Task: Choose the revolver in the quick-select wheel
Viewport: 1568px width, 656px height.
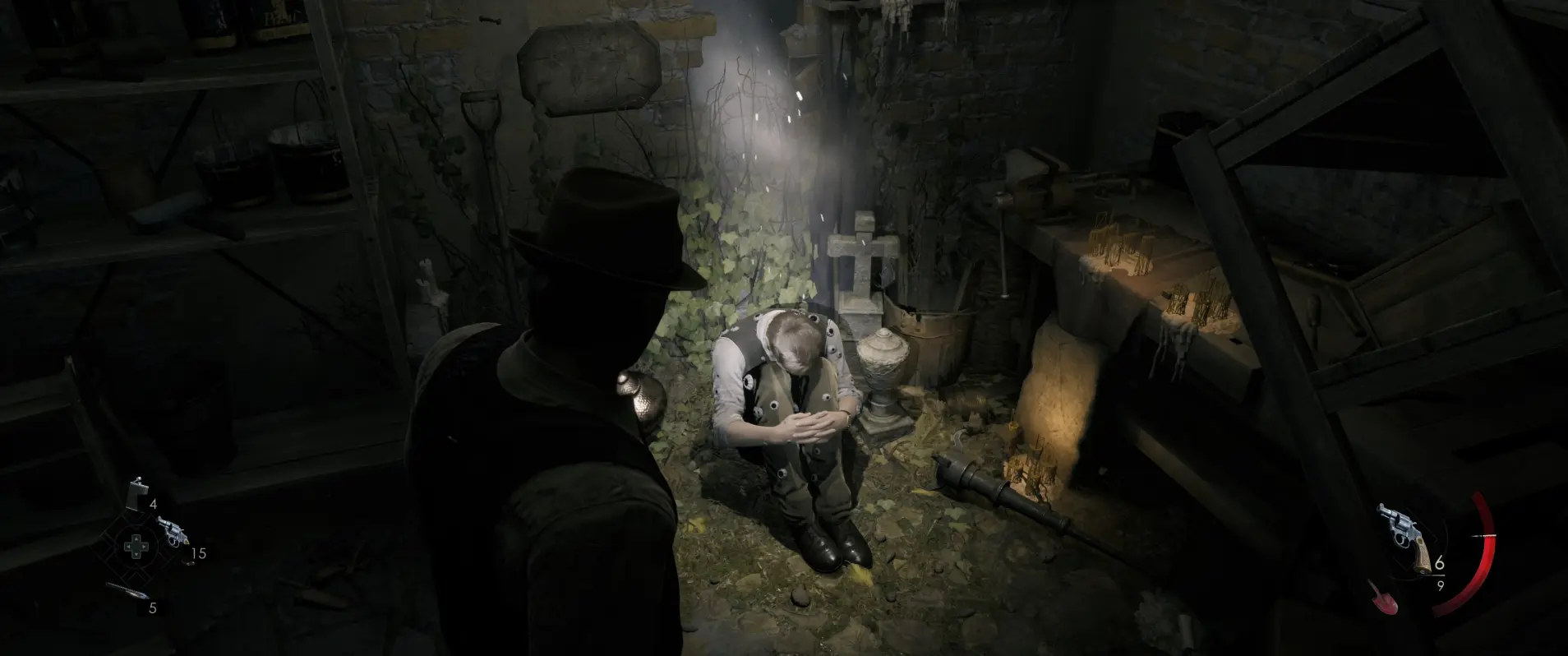Action: pyautogui.click(x=172, y=531)
